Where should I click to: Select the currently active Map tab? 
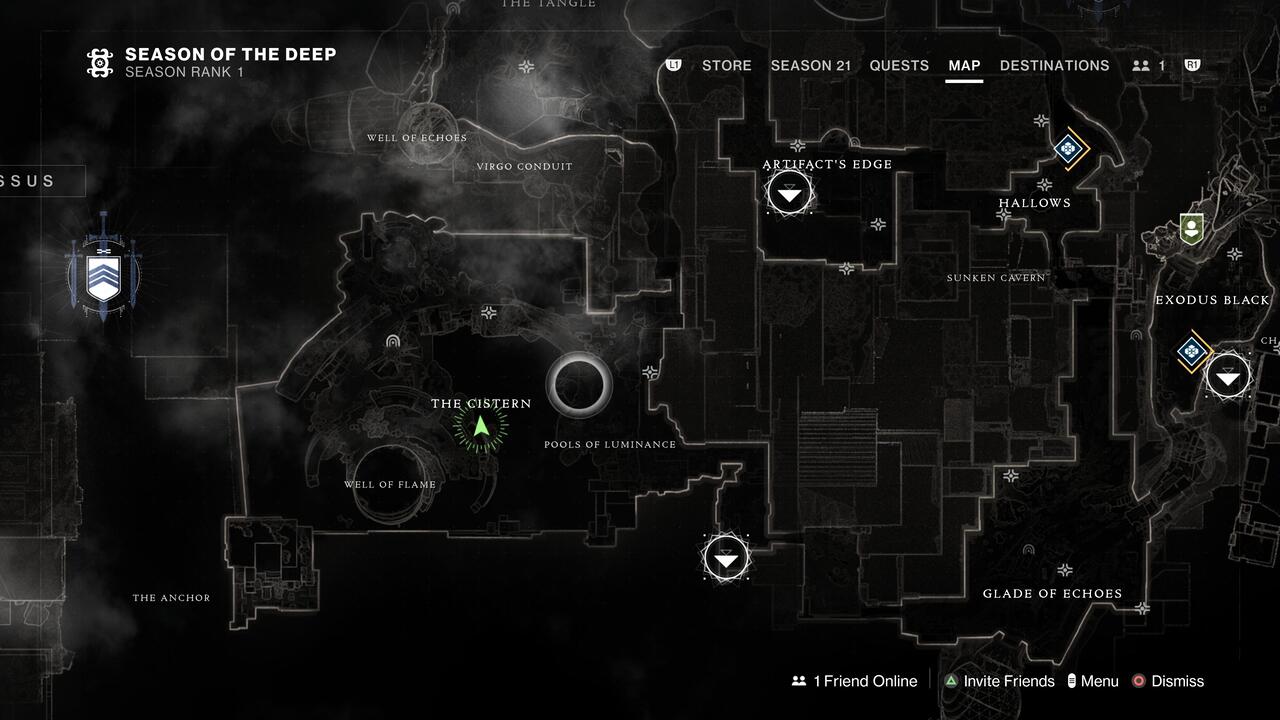[964, 65]
